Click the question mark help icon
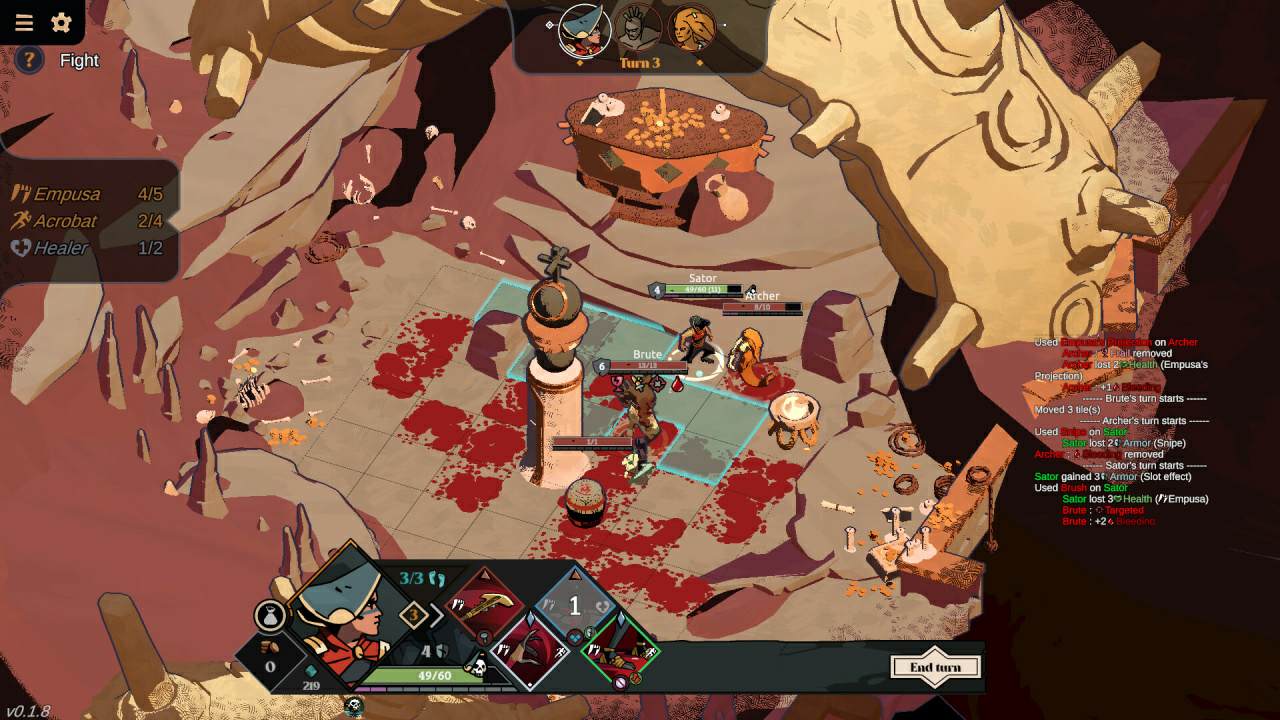 pos(29,60)
